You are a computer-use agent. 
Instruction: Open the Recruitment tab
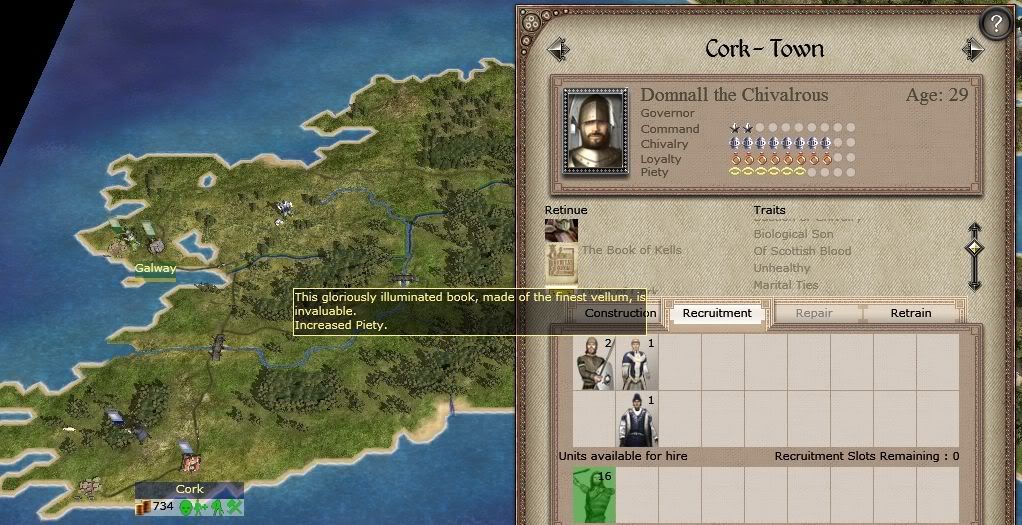coord(717,313)
